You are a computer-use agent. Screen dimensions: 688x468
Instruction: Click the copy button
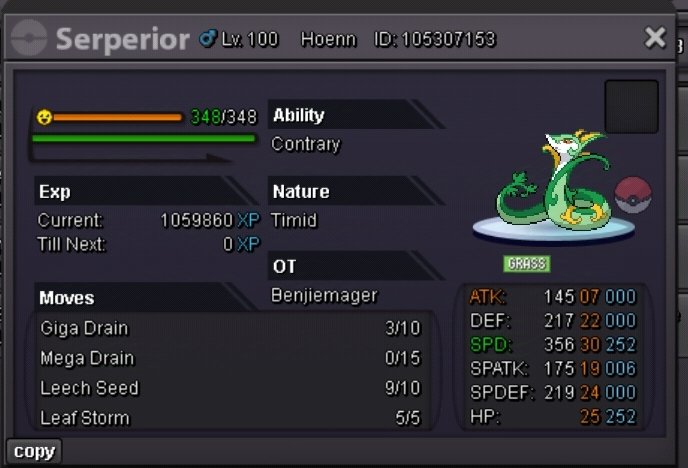34,451
